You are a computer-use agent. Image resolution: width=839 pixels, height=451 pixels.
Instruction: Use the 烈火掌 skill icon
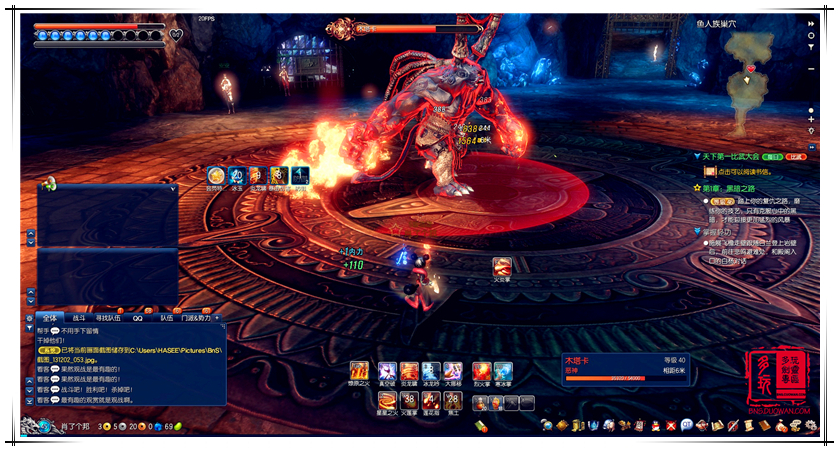pyautogui.click(x=481, y=371)
